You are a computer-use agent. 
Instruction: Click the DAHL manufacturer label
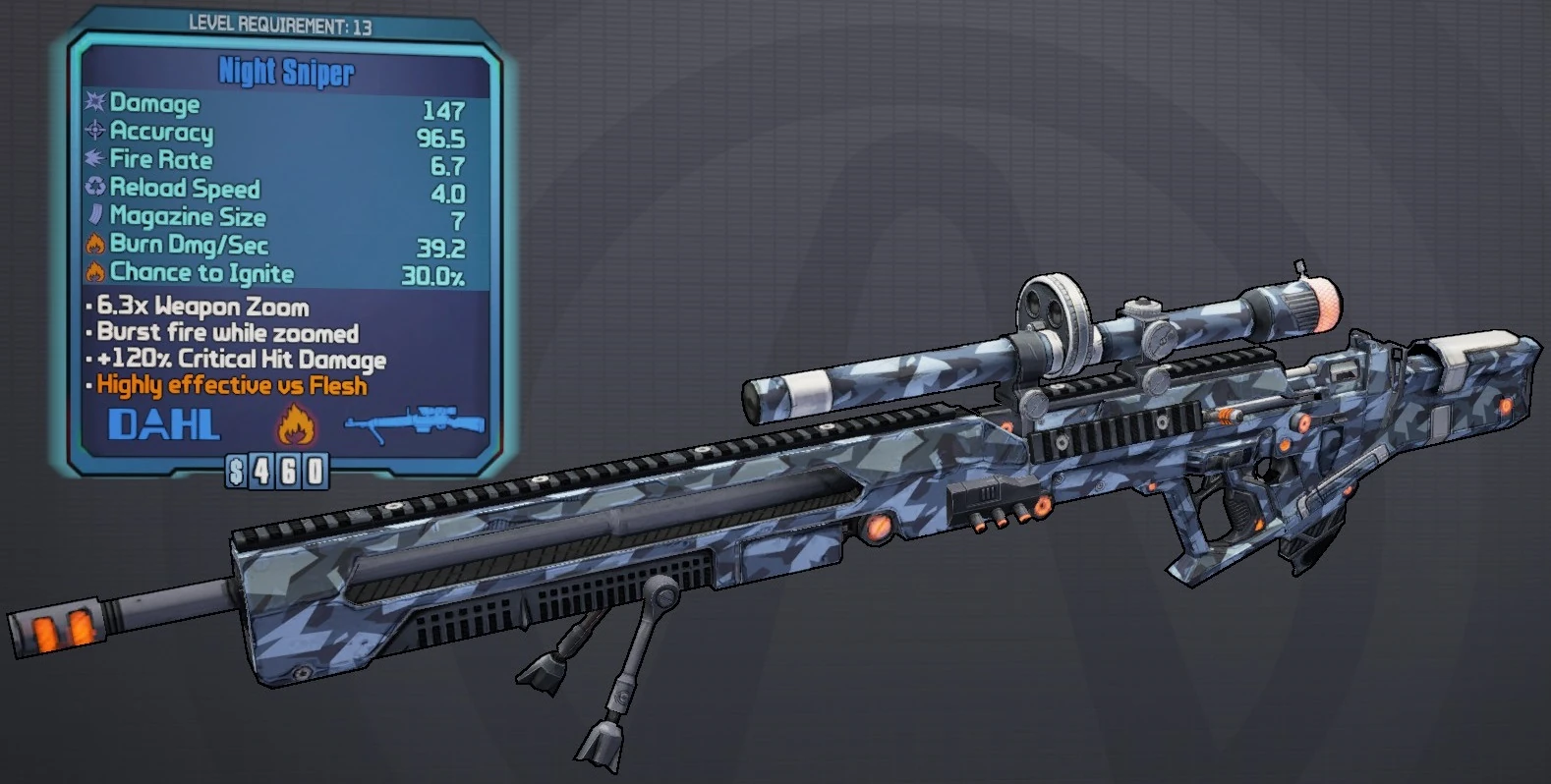pos(163,424)
